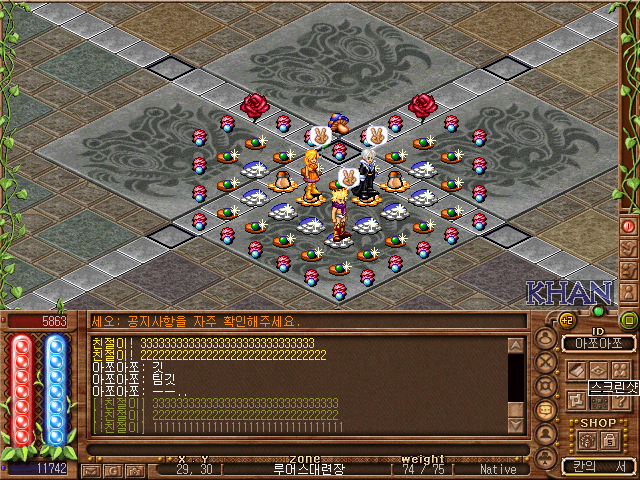
Task: Select the crossed swords round icon
Action: tap(547, 363)
